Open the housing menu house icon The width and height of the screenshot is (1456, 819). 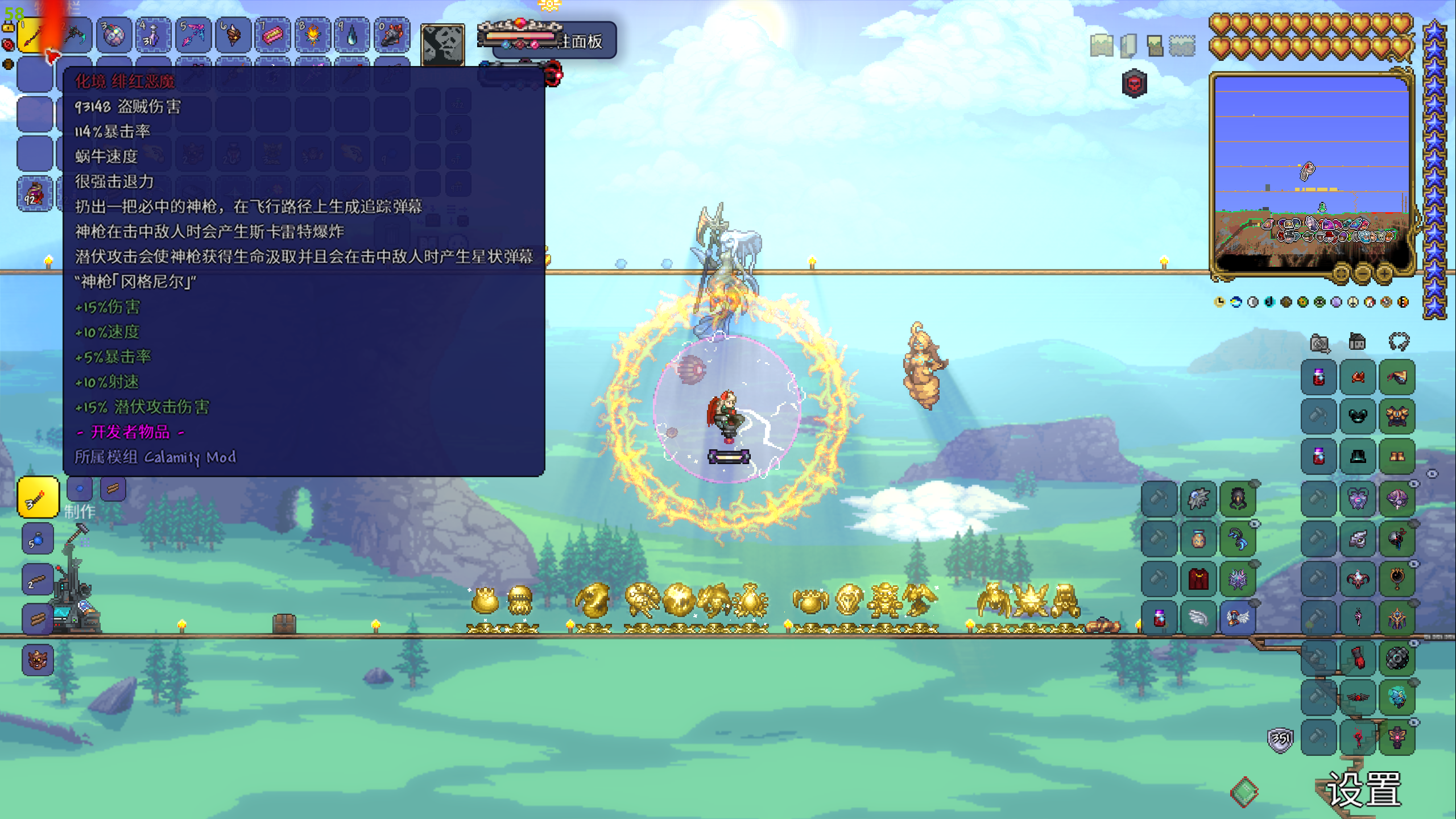(x=1357, y=342)
